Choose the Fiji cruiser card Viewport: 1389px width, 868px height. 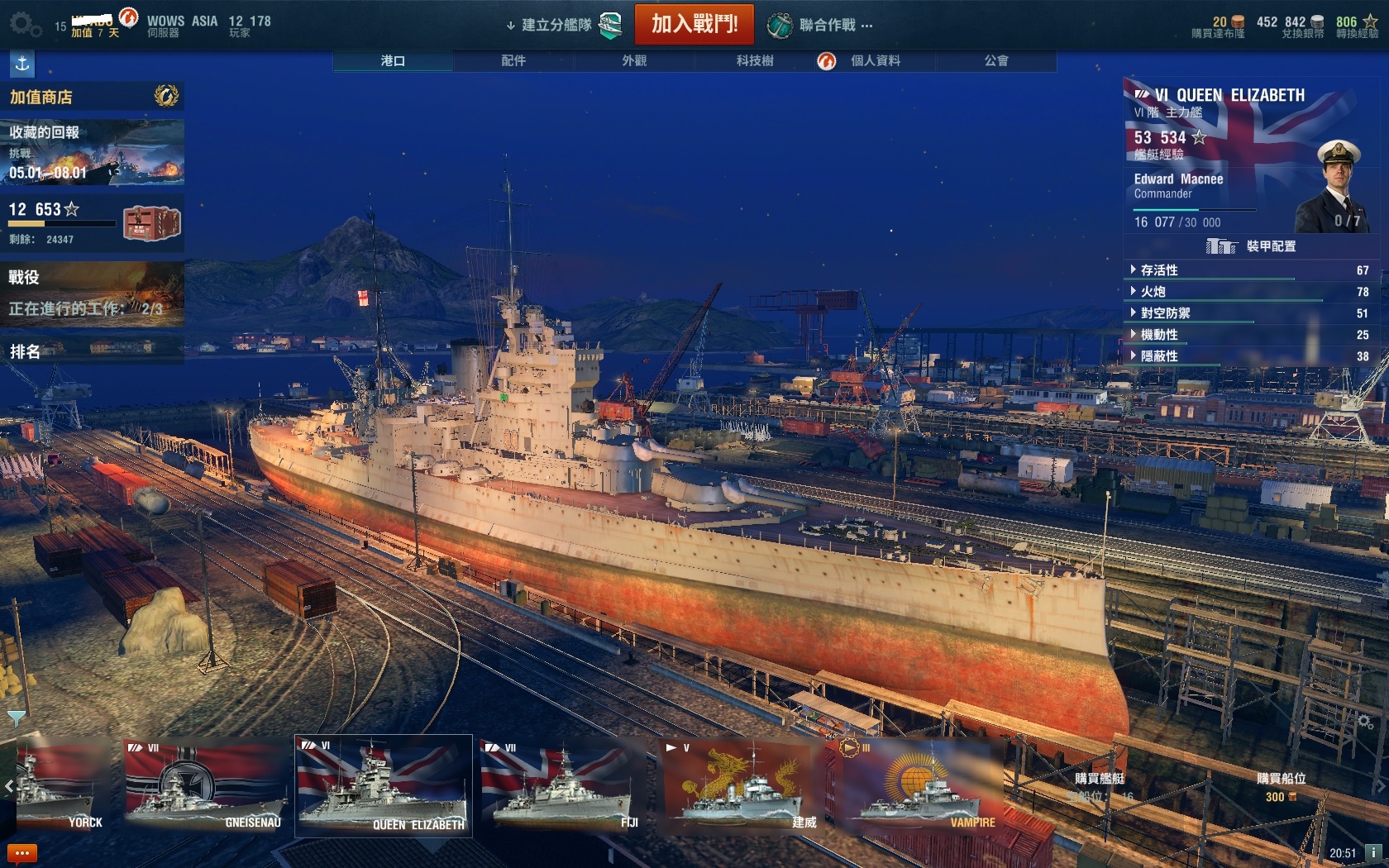click(562, 785)
